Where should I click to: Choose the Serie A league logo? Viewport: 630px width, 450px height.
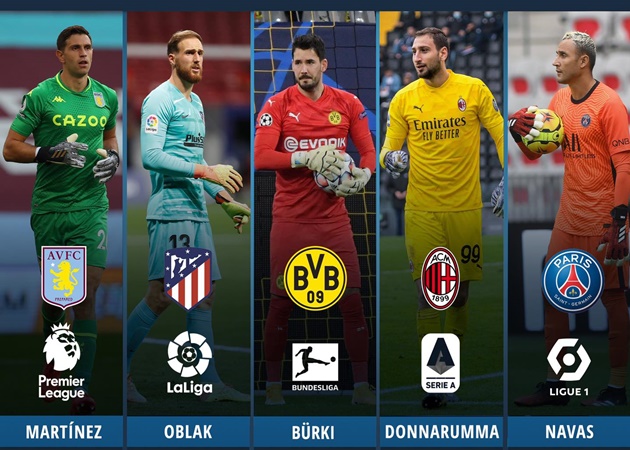tap(441, 363)
